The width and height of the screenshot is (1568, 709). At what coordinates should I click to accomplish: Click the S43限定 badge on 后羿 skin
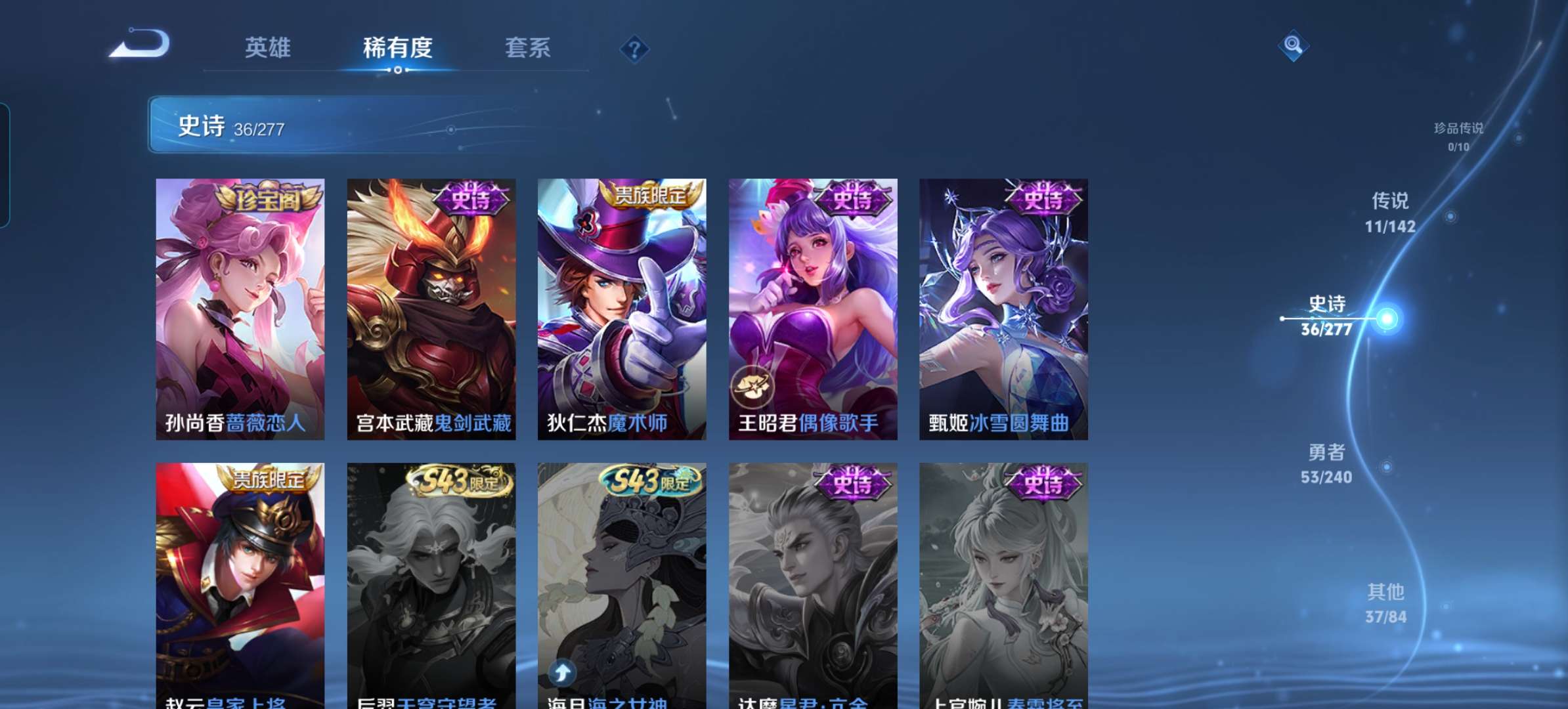[x=455, y=484]
